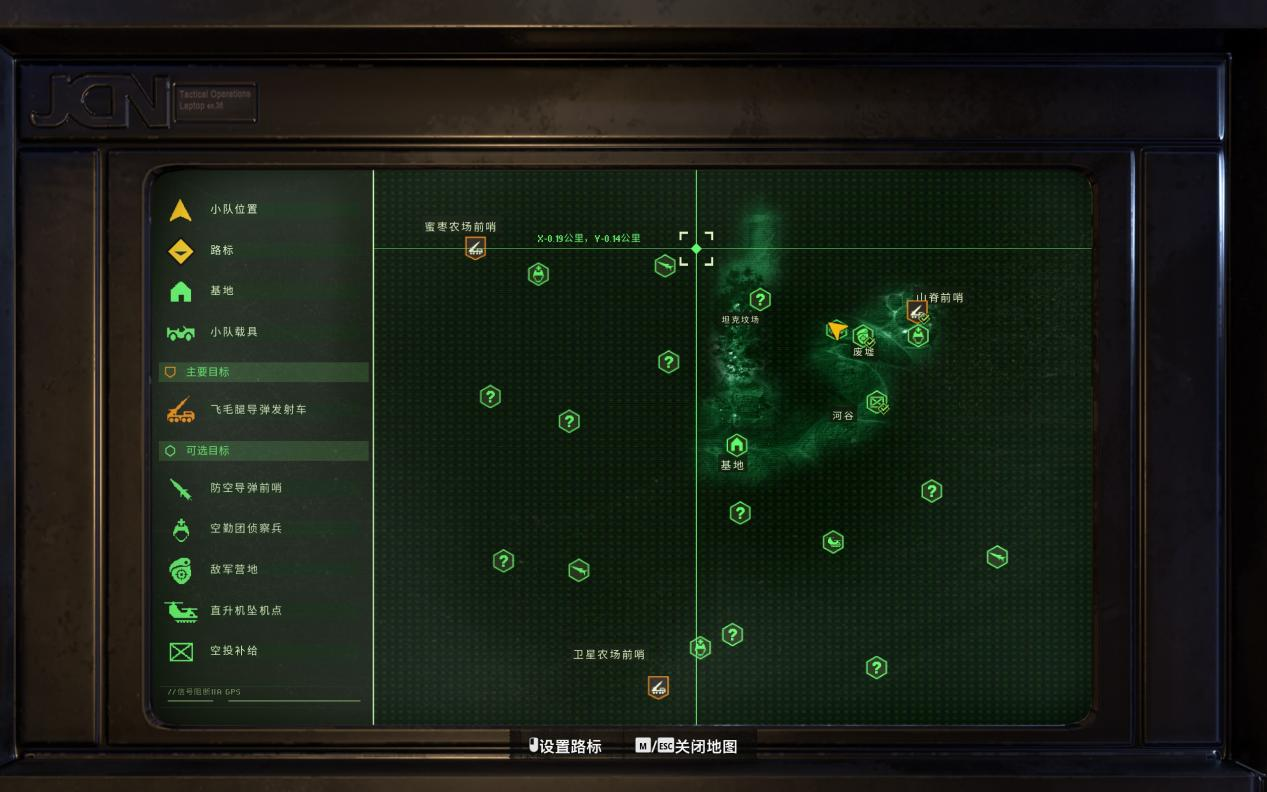Select the 基地 home marker on the map
This screenshot has height=792, width=1267.
point(737,445)
